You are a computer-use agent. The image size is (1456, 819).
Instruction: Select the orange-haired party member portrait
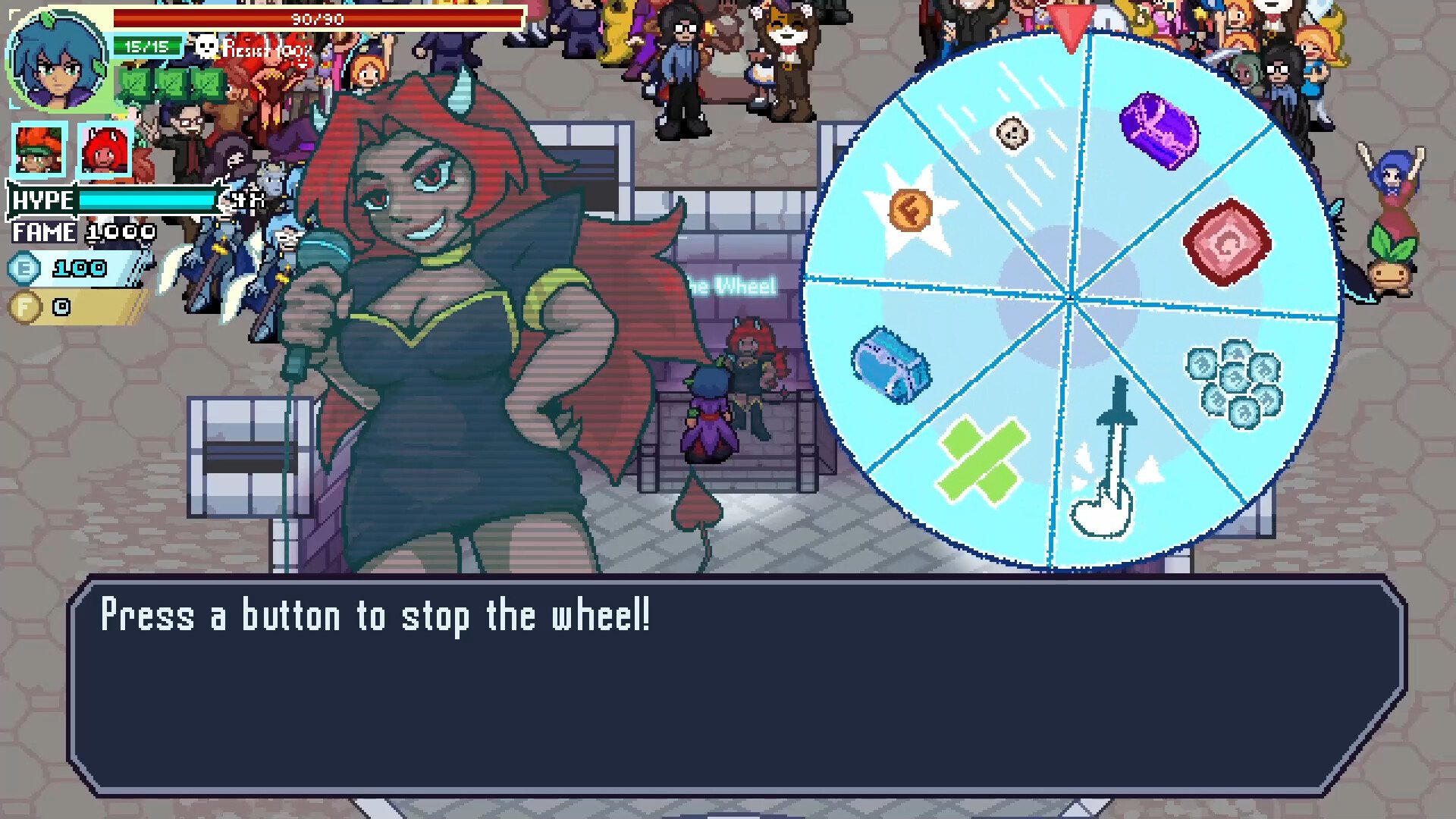click(x=39, y=151)
